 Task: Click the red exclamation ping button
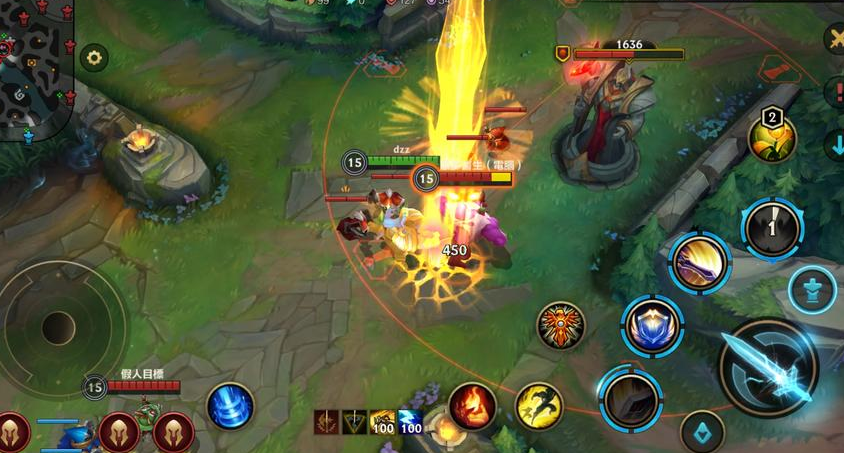836,93
